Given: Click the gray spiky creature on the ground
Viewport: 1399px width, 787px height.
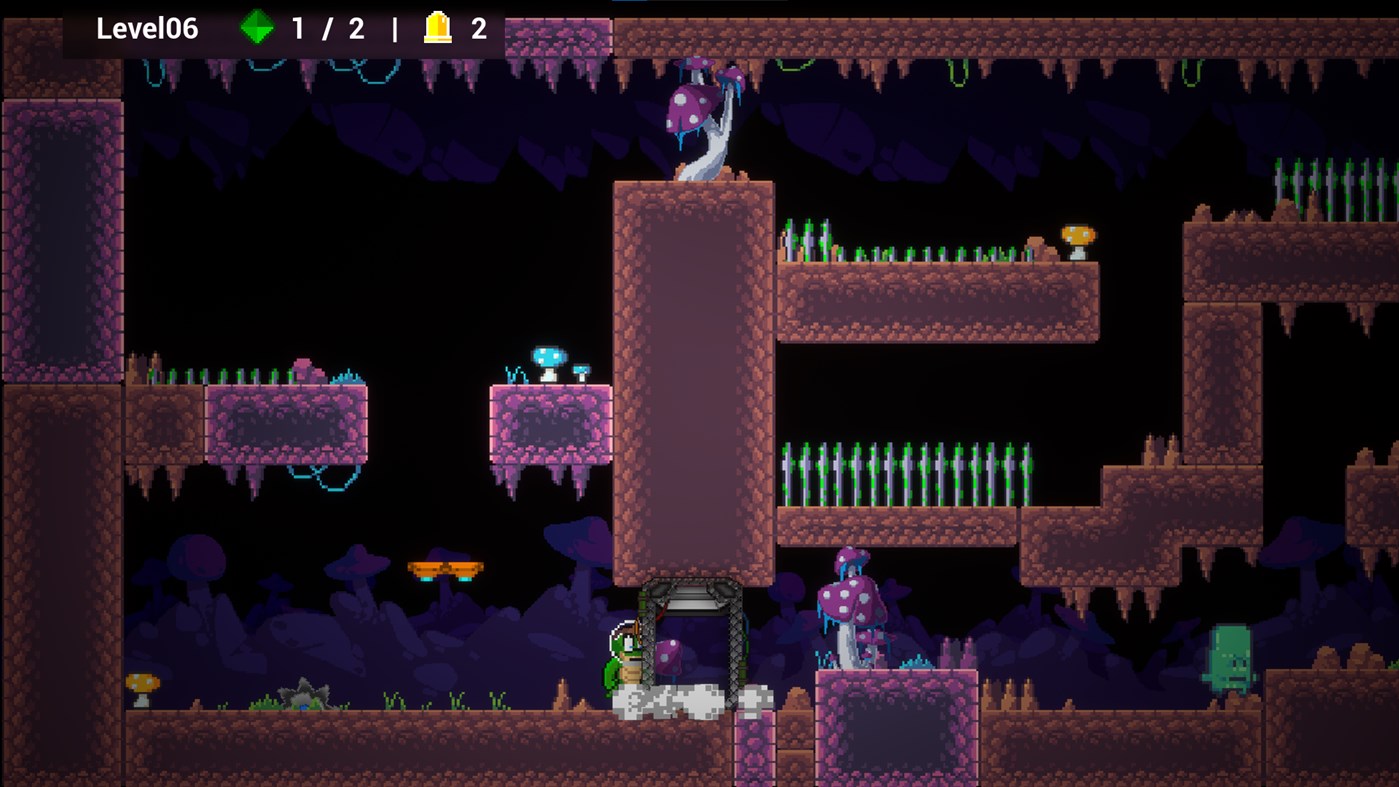Looking at the screenshot, I should click(x=300, y=693).
